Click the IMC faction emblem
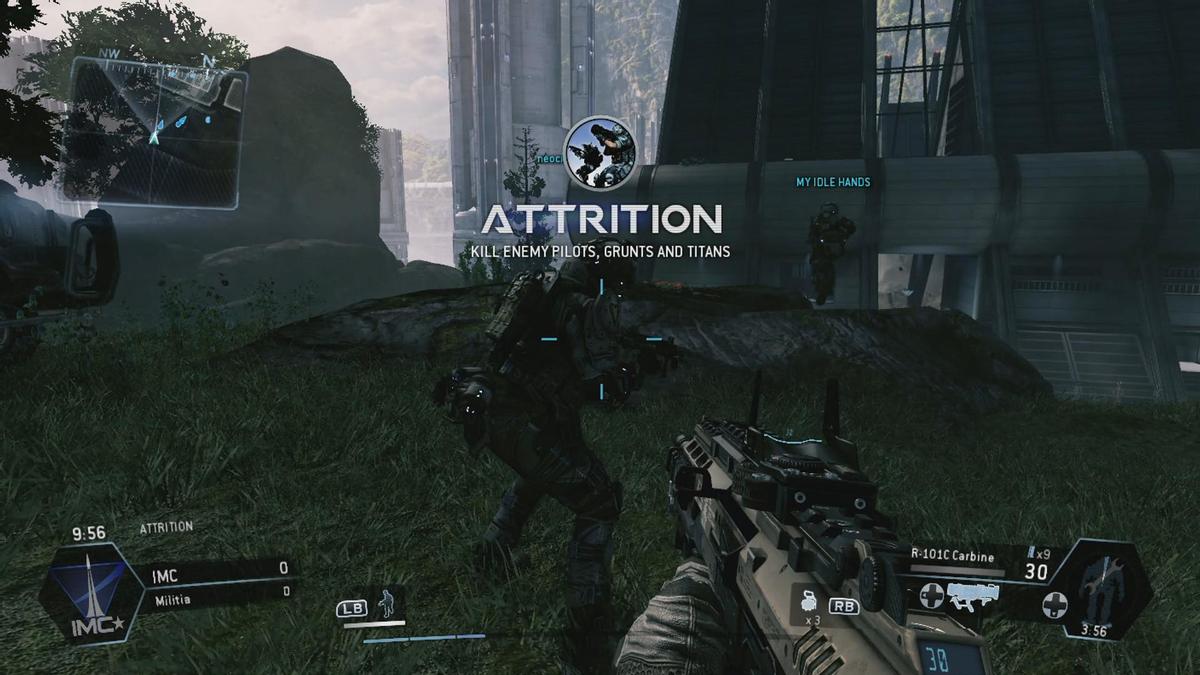This screenshot has height=675, width=1200. coord(90,594)
